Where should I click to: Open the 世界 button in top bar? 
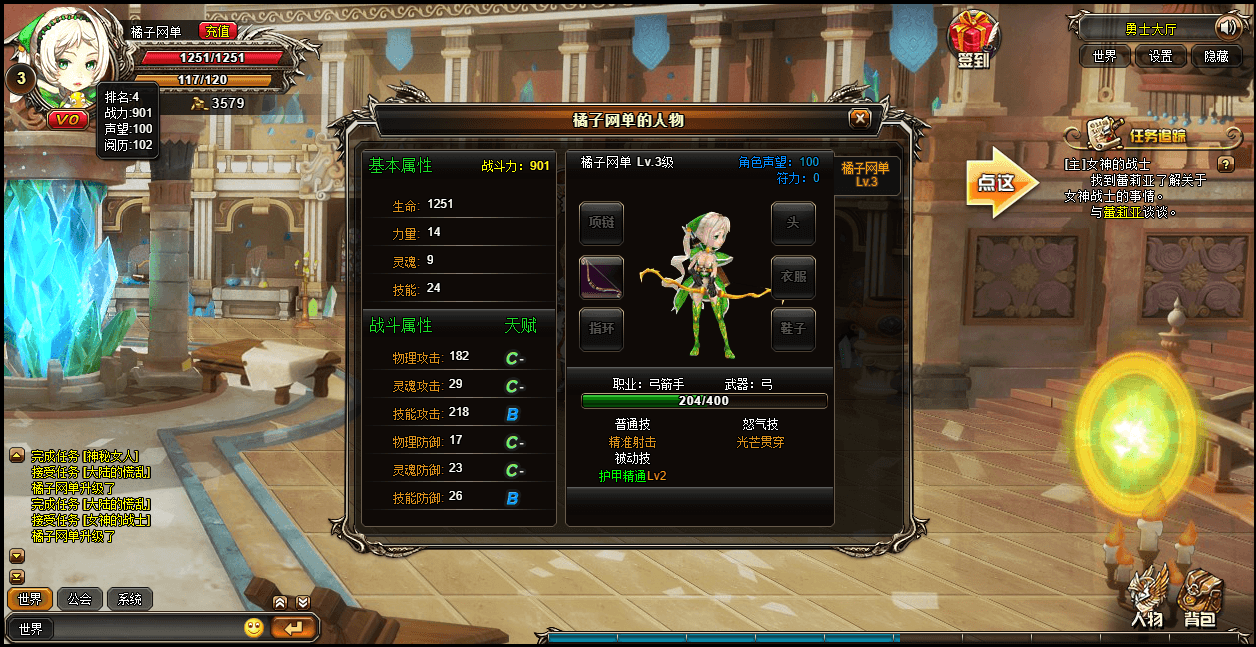1104,56
